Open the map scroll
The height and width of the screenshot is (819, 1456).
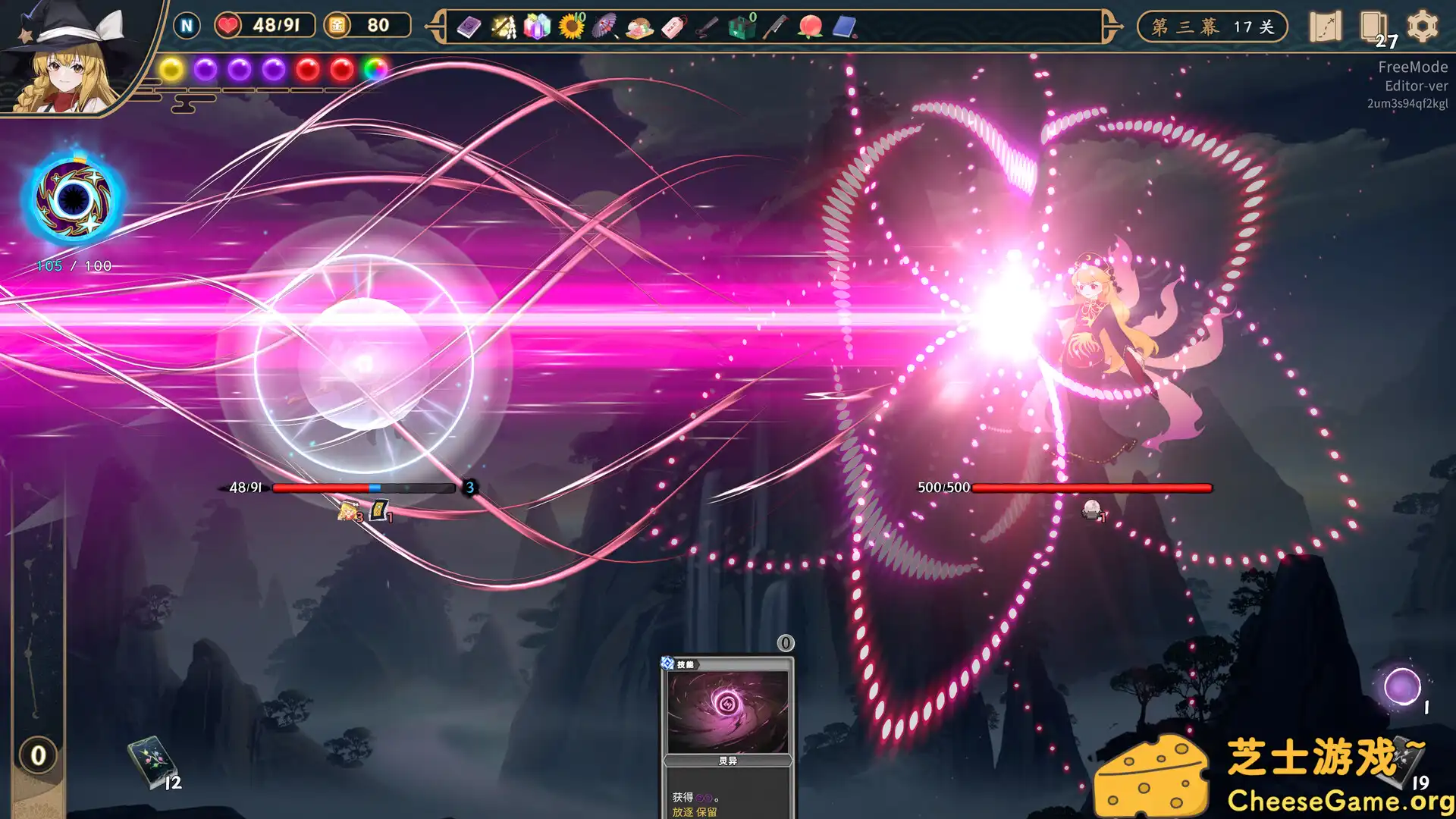1325,27
